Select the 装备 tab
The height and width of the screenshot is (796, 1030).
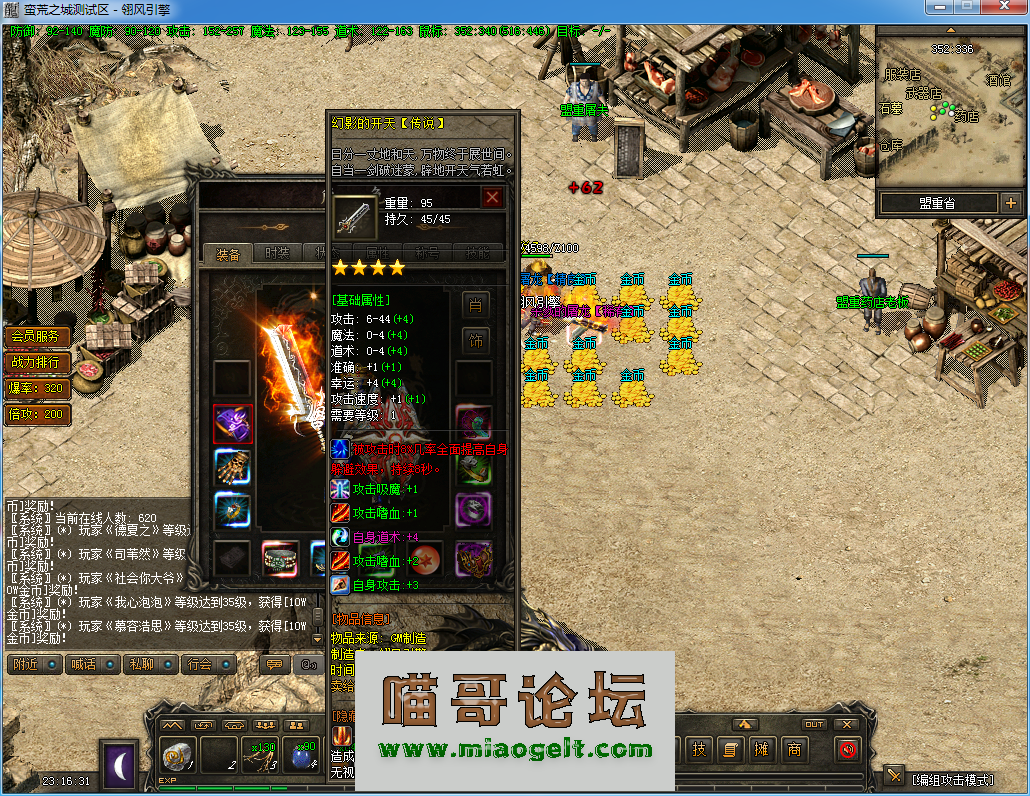(x=228, y=254)
